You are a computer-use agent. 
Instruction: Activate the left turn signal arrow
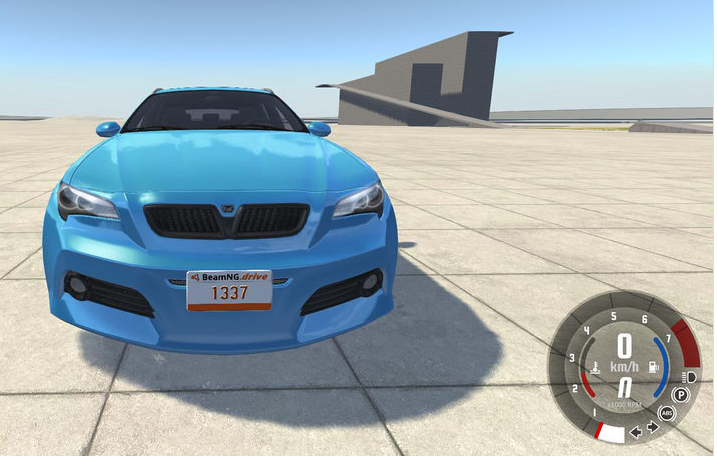pyautogui.click(x=635, y=432)
